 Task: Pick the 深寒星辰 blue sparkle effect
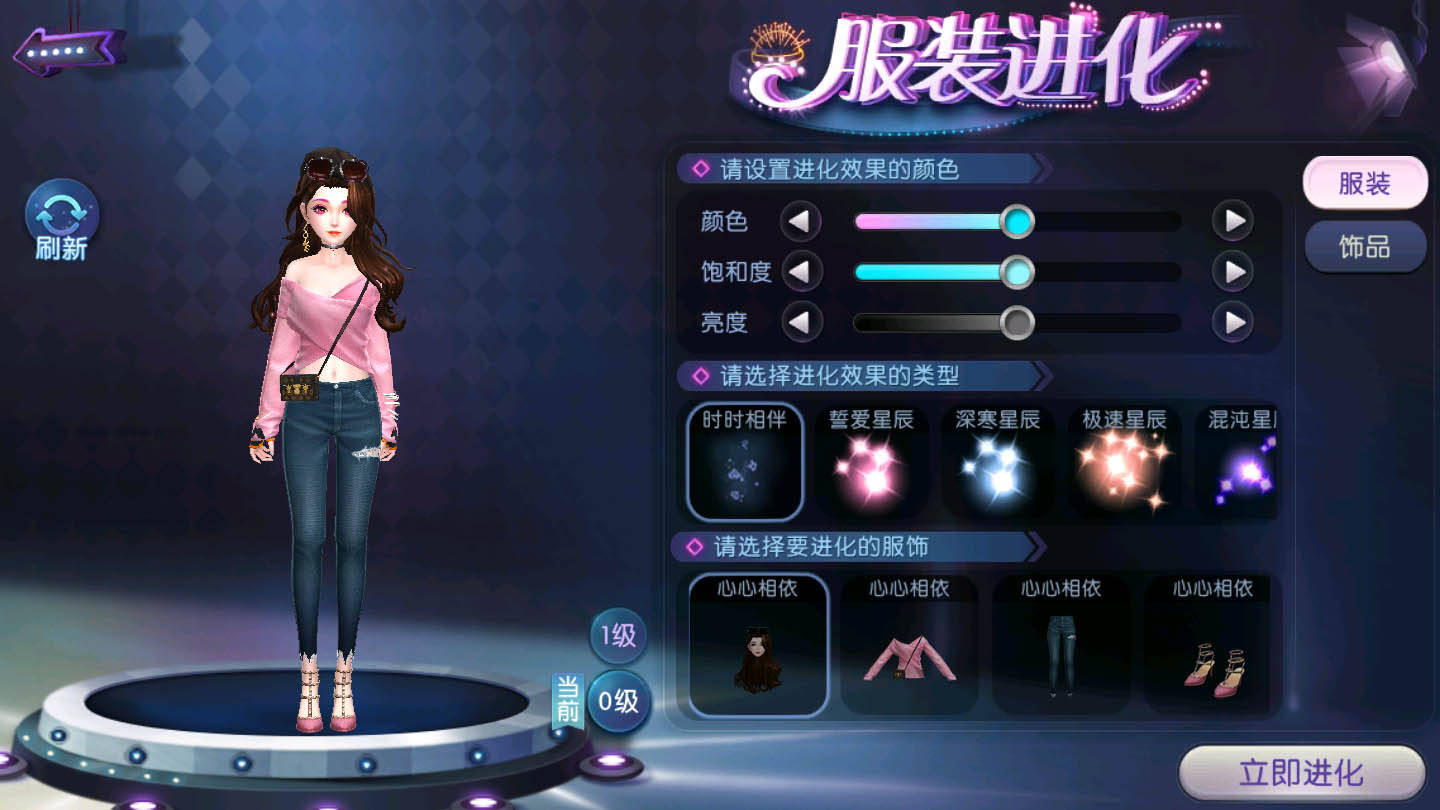point(997,461)
